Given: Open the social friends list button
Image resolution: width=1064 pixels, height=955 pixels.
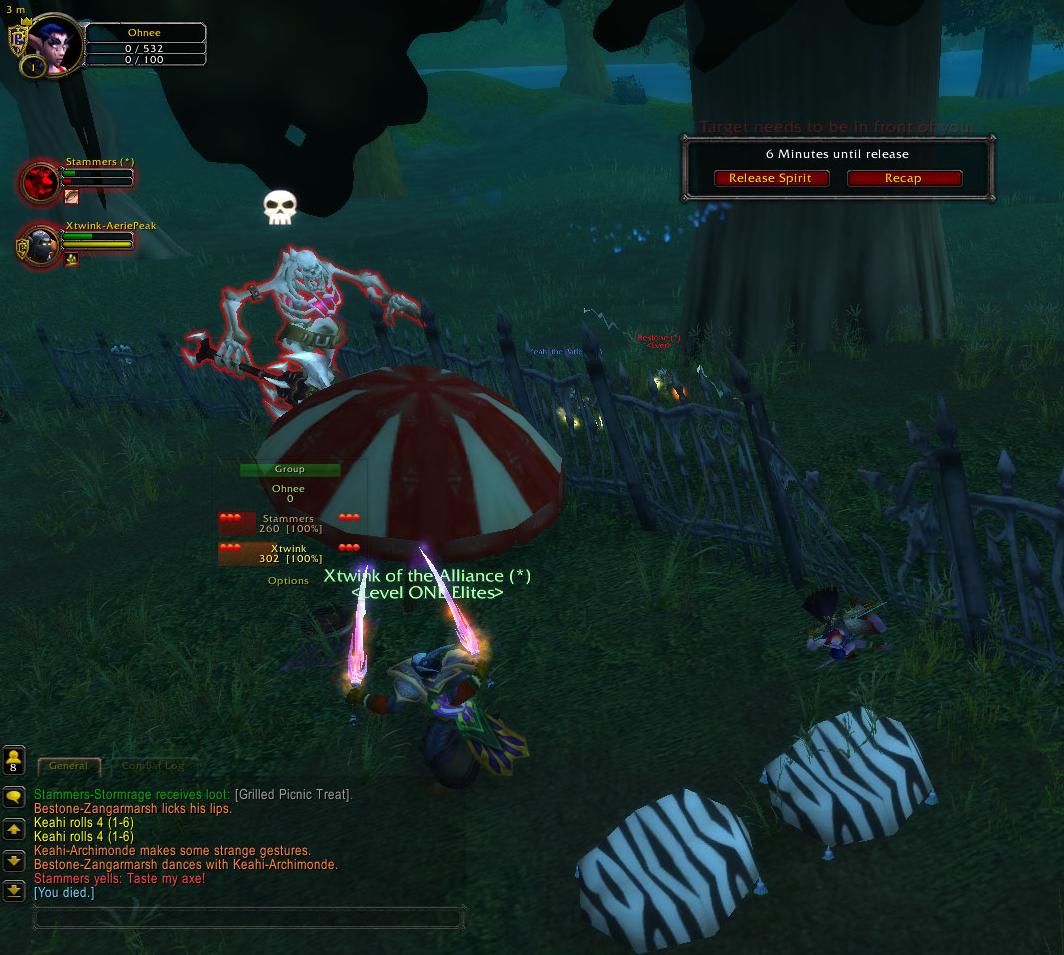Looking at the screenshot, I should [x=14, y=760].
